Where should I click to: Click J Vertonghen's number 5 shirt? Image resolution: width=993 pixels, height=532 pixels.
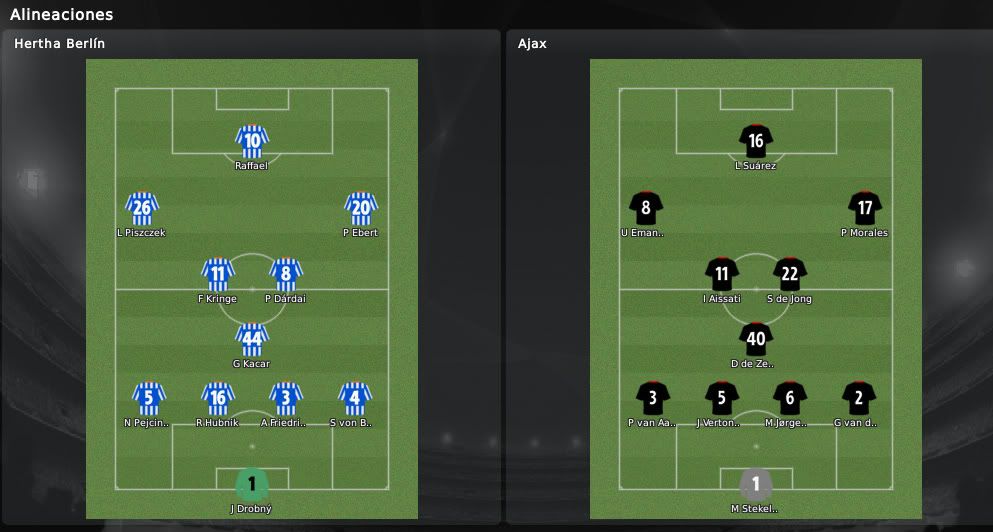pyautogui.click(x=721, y=397)
